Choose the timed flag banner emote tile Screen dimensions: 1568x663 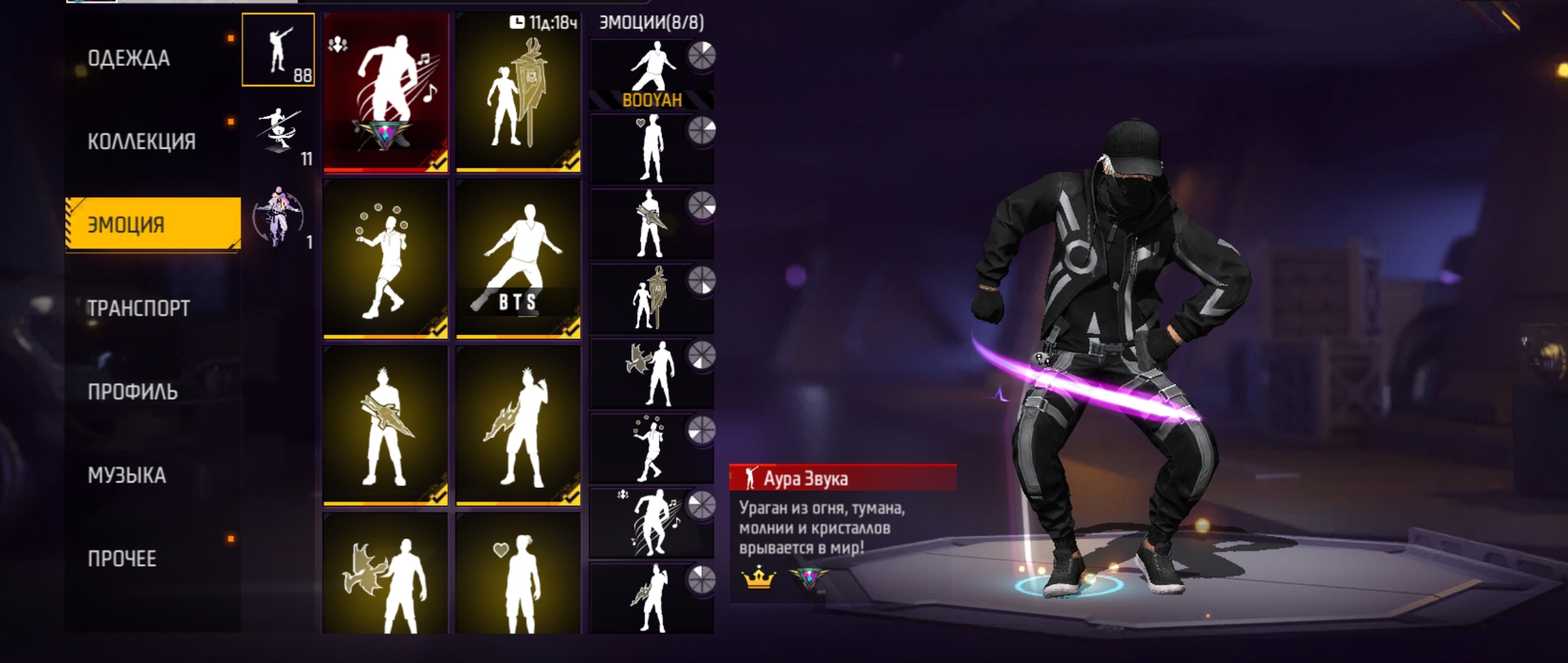click(x=518, y=92)
